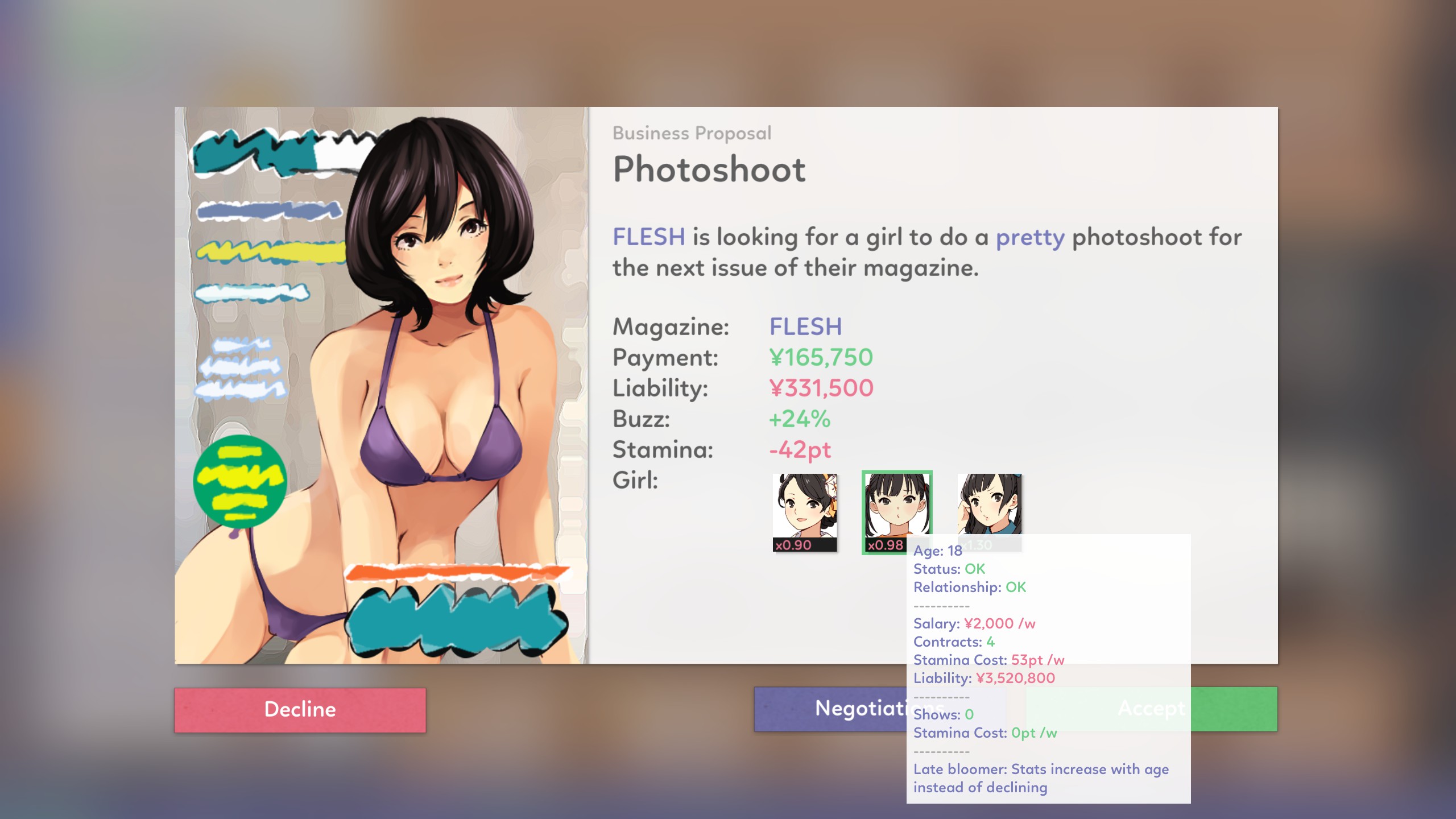Select the girl portrait with x0.90 multiplier
Image resolution: width=1456 pixels, height=819 pixels.
804,512
